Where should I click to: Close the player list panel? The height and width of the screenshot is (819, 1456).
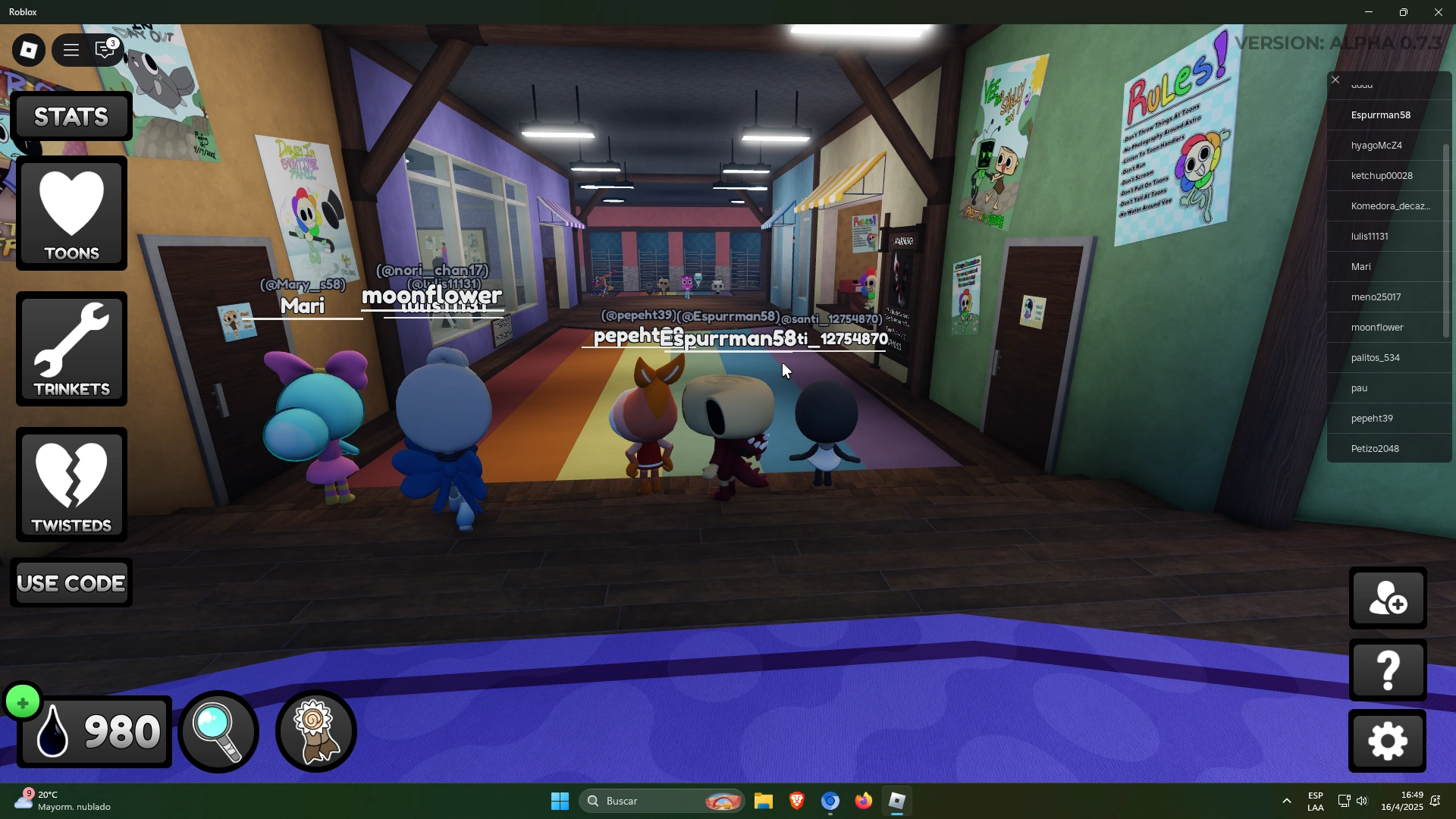(1335, 79)
